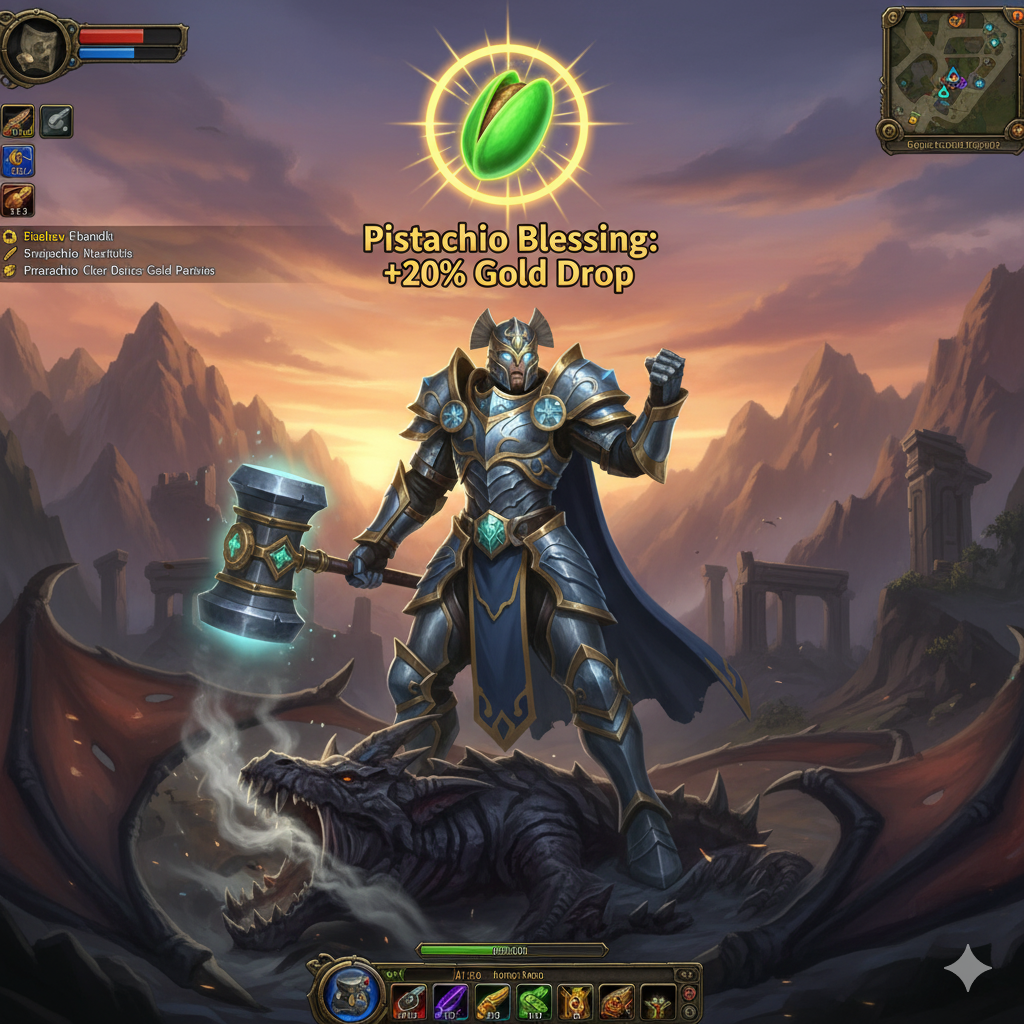
Task: Open the first quest tracker entry with coin icon
Action: 60,237
